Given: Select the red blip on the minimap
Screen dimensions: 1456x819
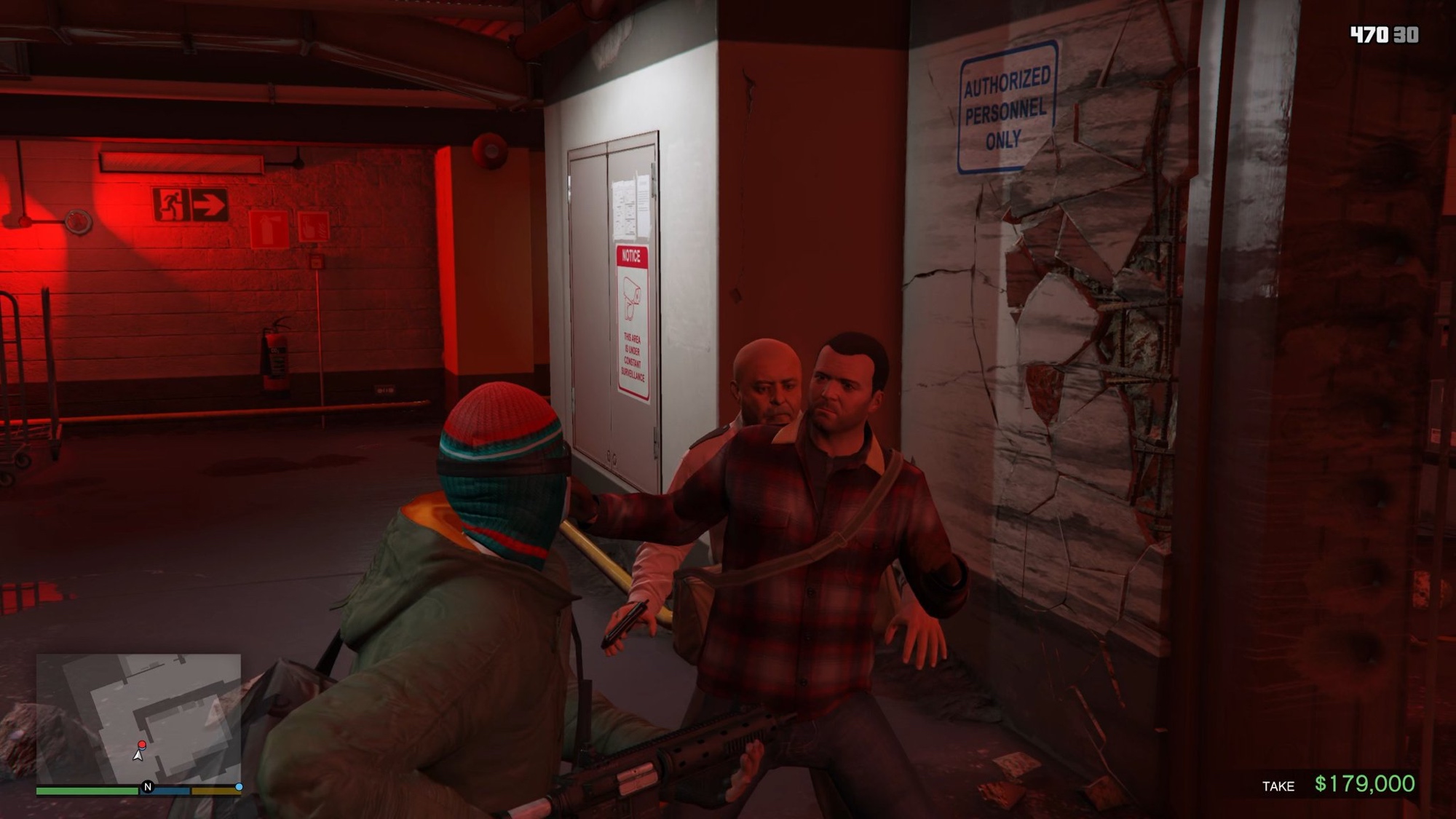Looking at the screenshot, I should pyautogui.click(x=142, y=745).
